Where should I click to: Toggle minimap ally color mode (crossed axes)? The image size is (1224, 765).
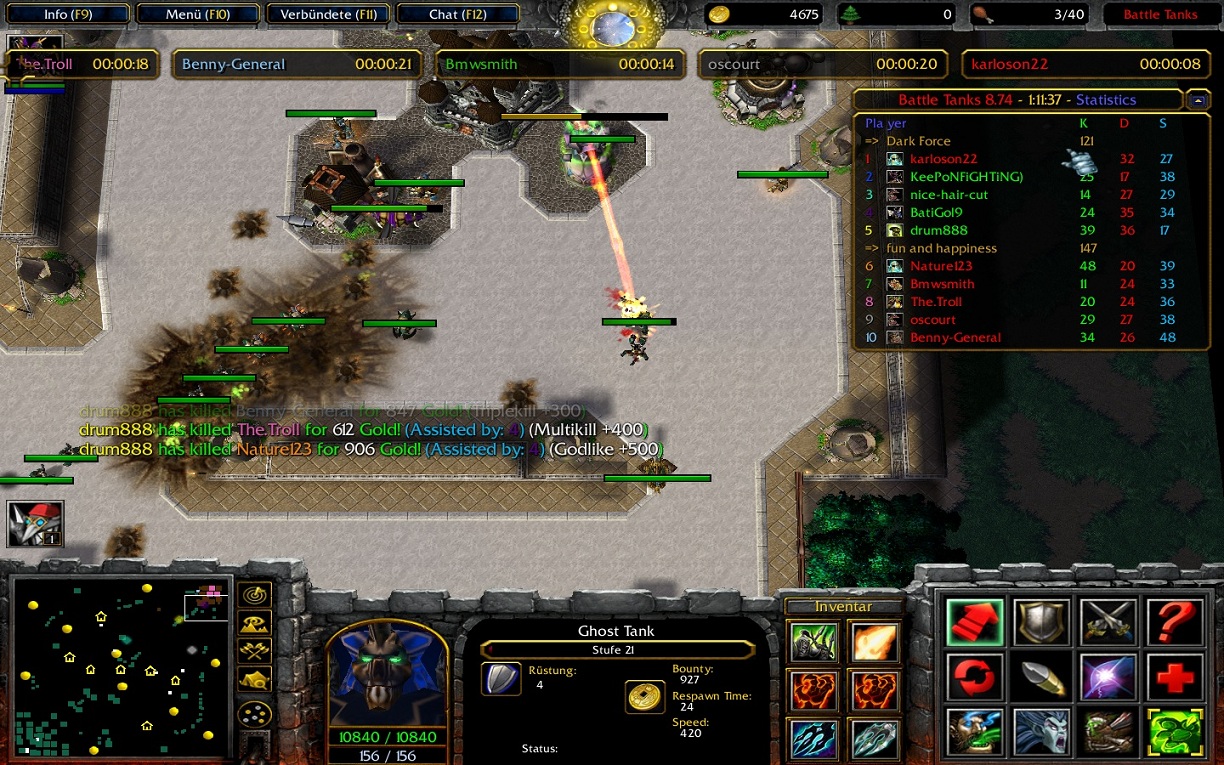[256, 652]
